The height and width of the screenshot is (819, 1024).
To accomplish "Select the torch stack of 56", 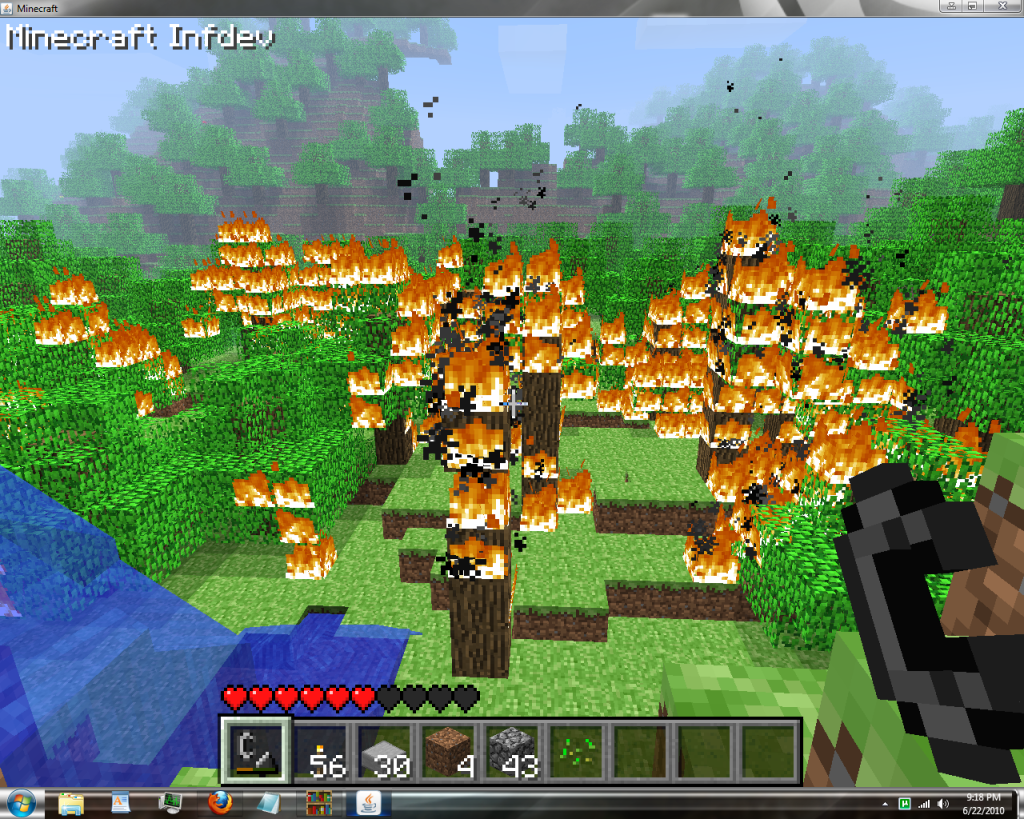I will pos(320,750).
